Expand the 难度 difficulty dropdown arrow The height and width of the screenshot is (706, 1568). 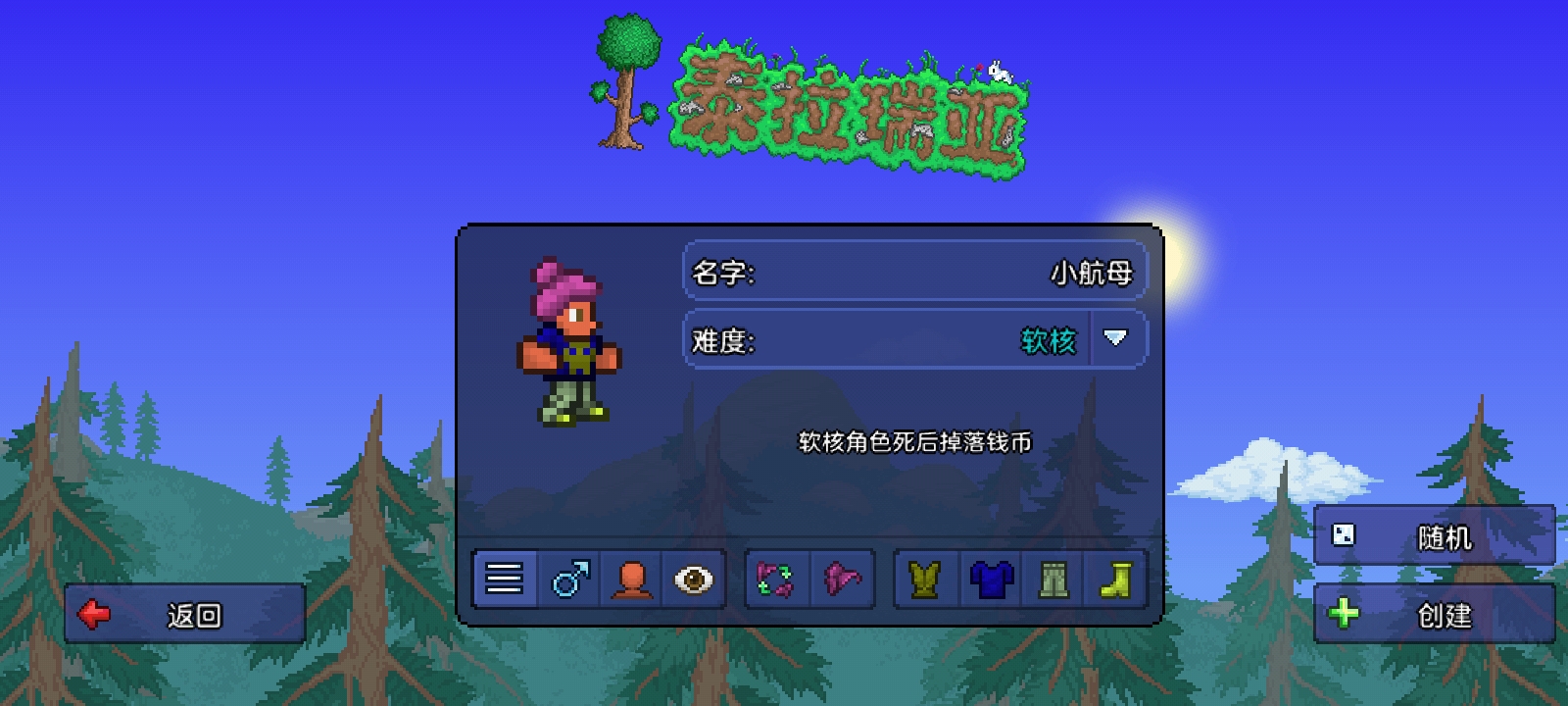(x=1113, y=338)
